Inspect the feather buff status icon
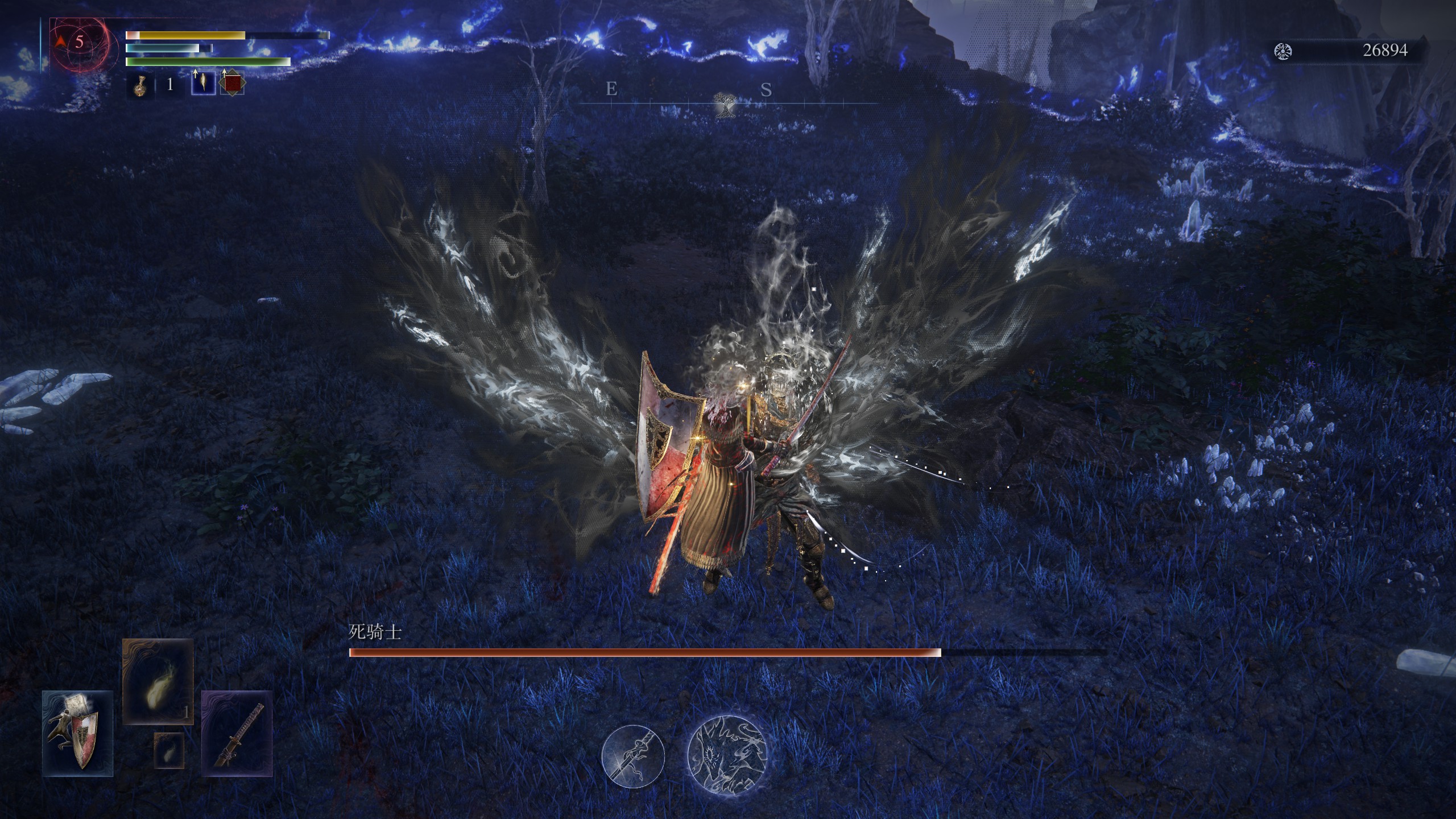Viewport: 1456px width, 819px height. click(203, 84)
